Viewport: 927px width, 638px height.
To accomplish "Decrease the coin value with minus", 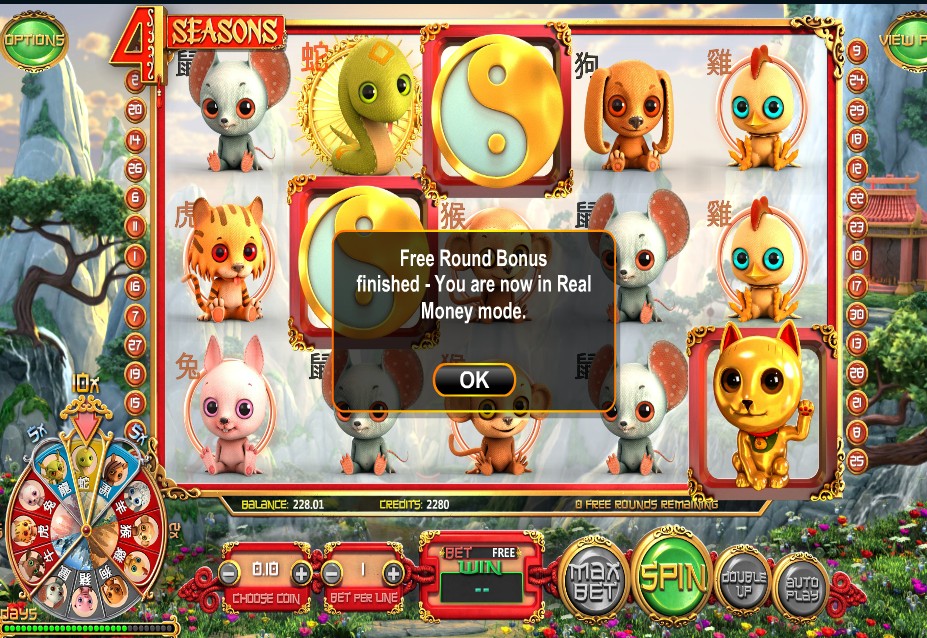I will click(230, 573).
